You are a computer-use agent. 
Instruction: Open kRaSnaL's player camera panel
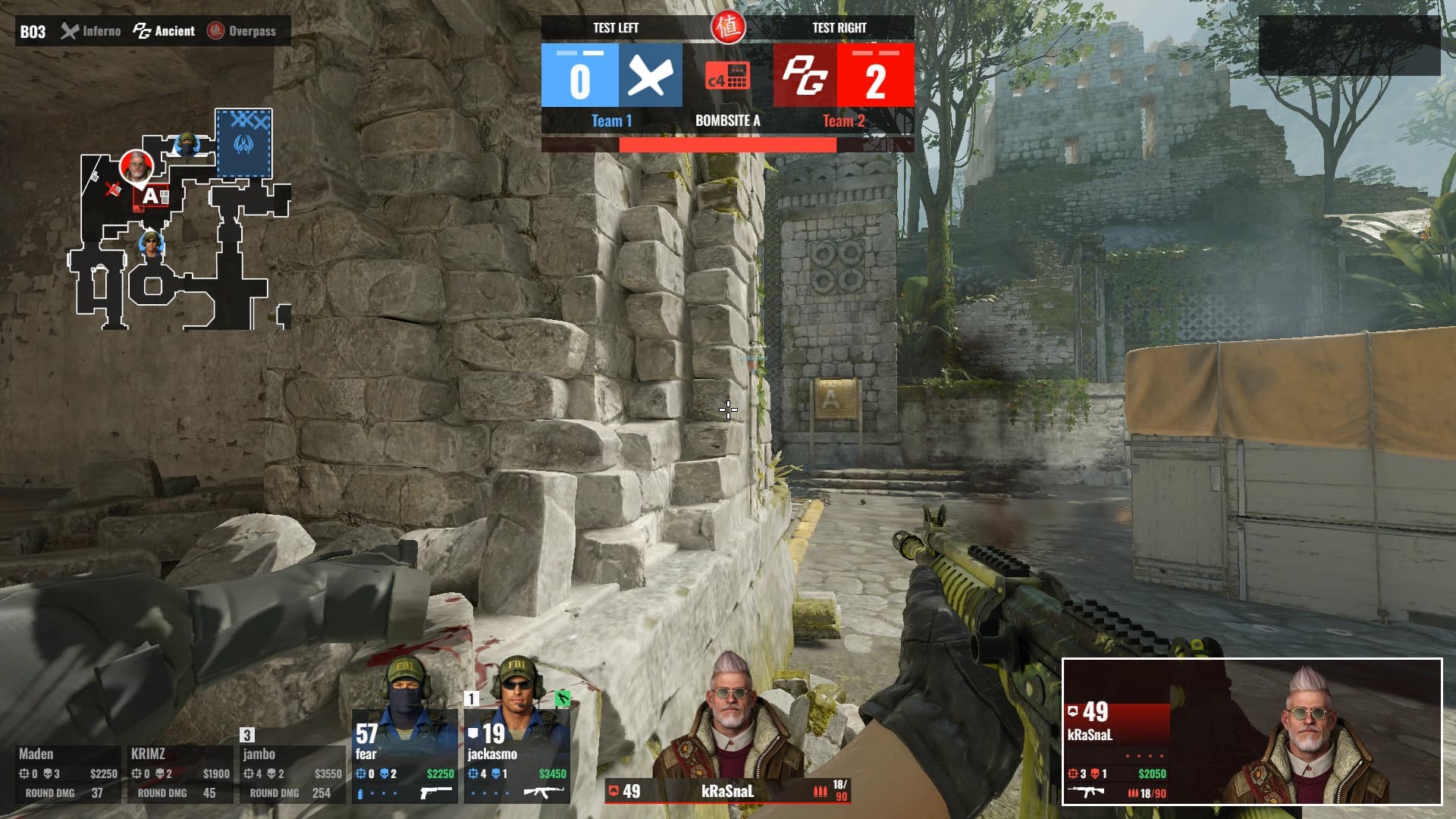(1252, 732)
